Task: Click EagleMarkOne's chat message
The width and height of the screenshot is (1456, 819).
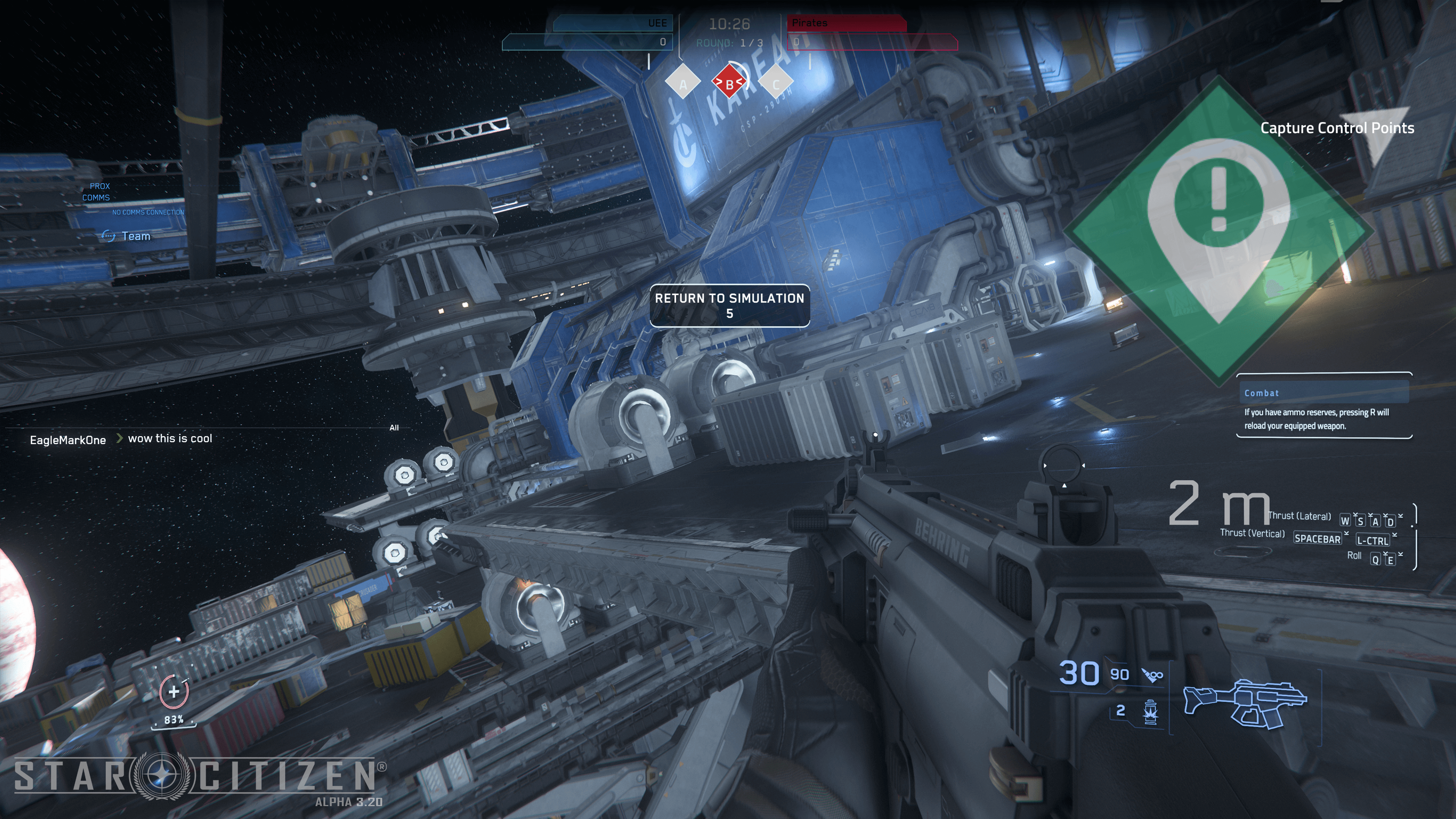Action: tap(169, 439)
